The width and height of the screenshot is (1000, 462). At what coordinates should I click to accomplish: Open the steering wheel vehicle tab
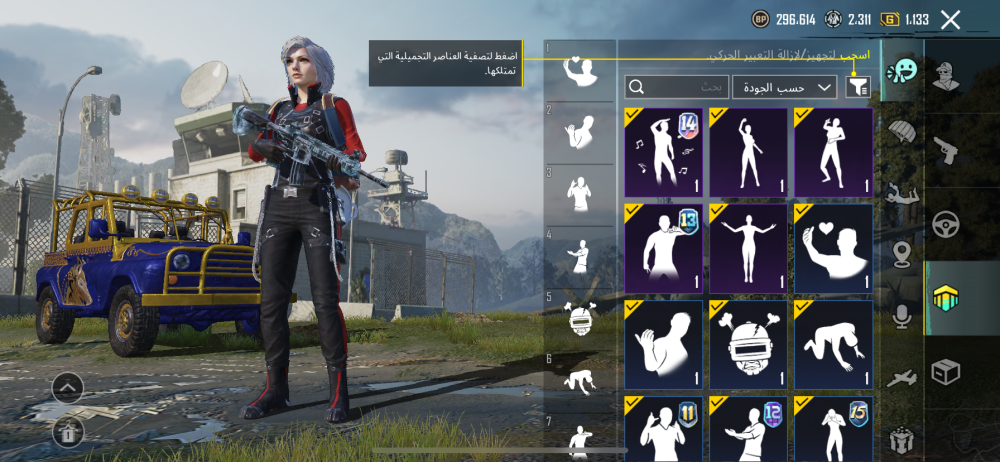pos(945,224)
